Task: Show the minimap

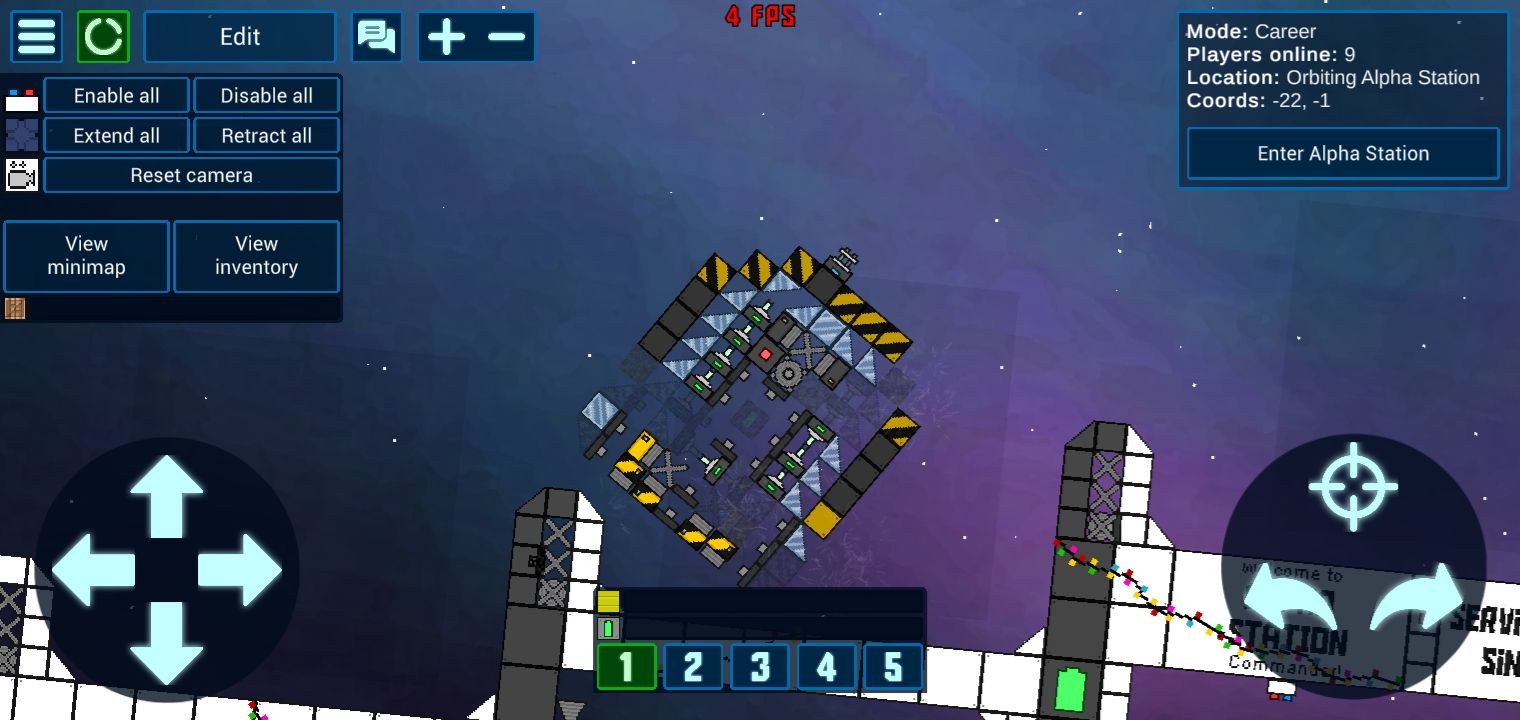Action: (87, 256)
